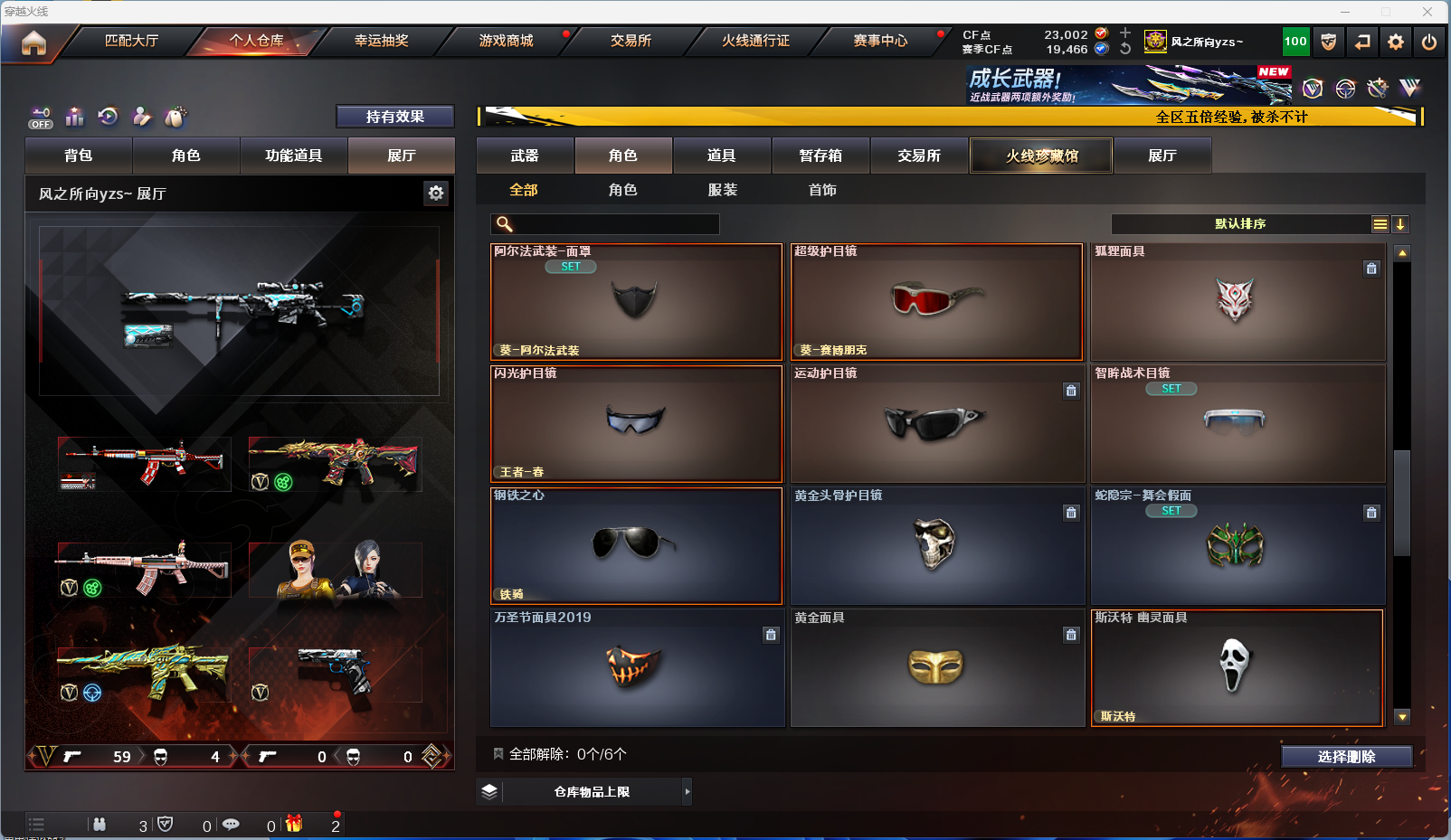Select the 狐狸面具 fox mask item
Image resolution: width=1451 pixels, height=840 pixels.
pyautogui.click(x=1237, y=302)
